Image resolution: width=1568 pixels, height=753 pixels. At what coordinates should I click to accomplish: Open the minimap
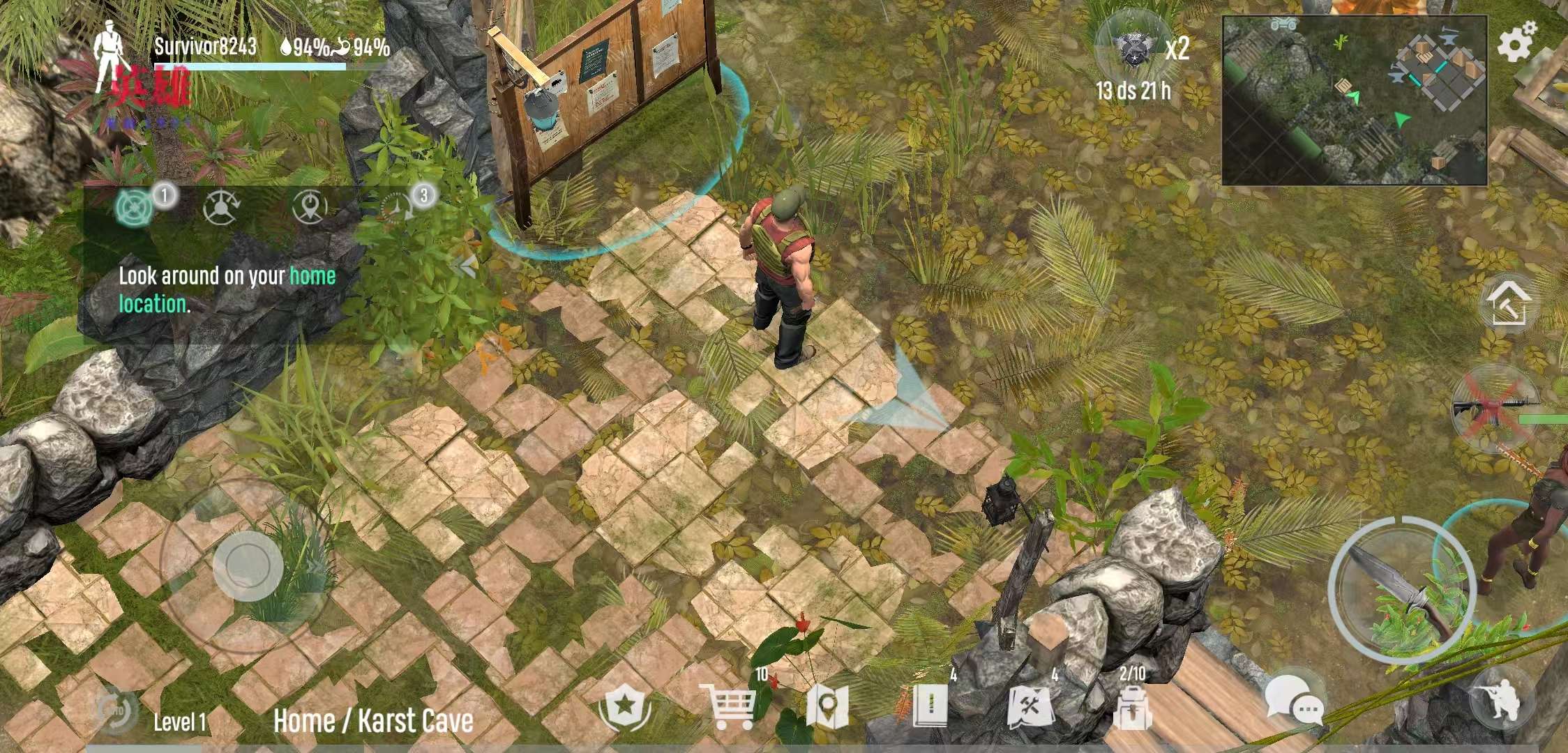[1354, 100]
